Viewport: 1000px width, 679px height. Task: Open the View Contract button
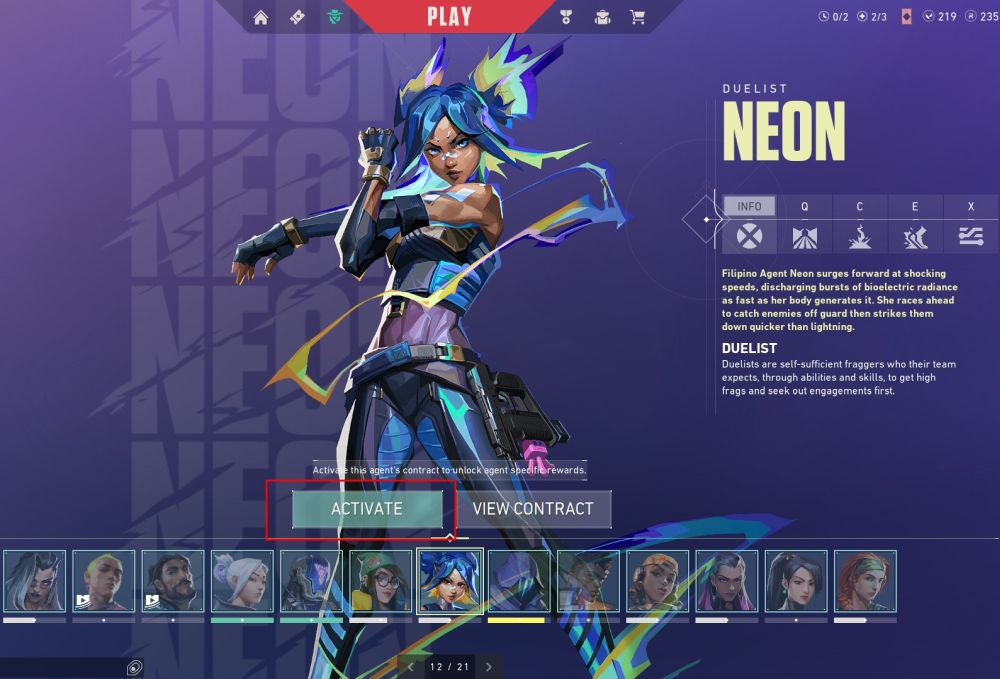pyautogui.click(x=533, y=508)
